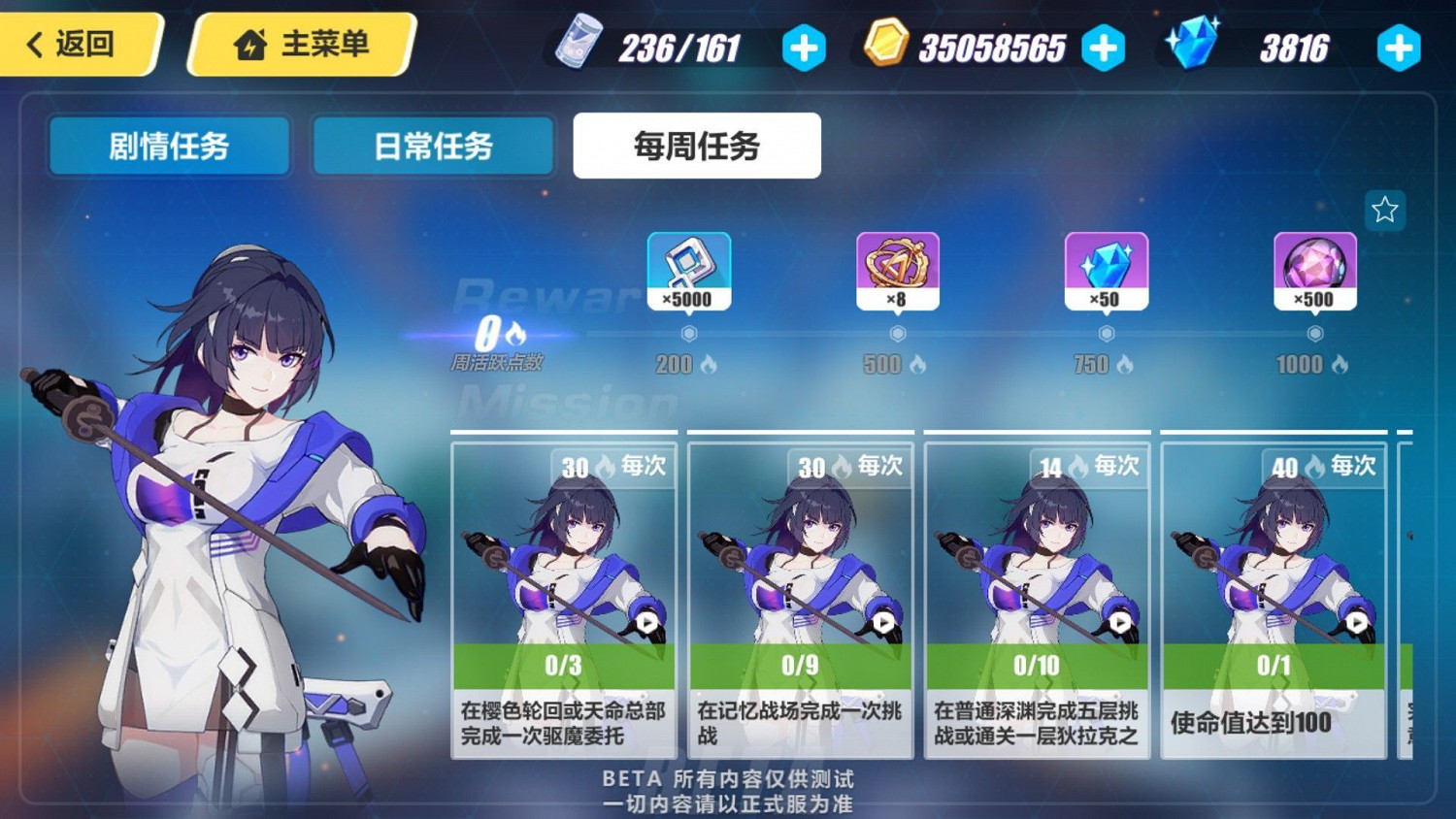Viewport: 1456px width, 819px height.
Task: Click the plus button next to stamina
Action: 802,47
